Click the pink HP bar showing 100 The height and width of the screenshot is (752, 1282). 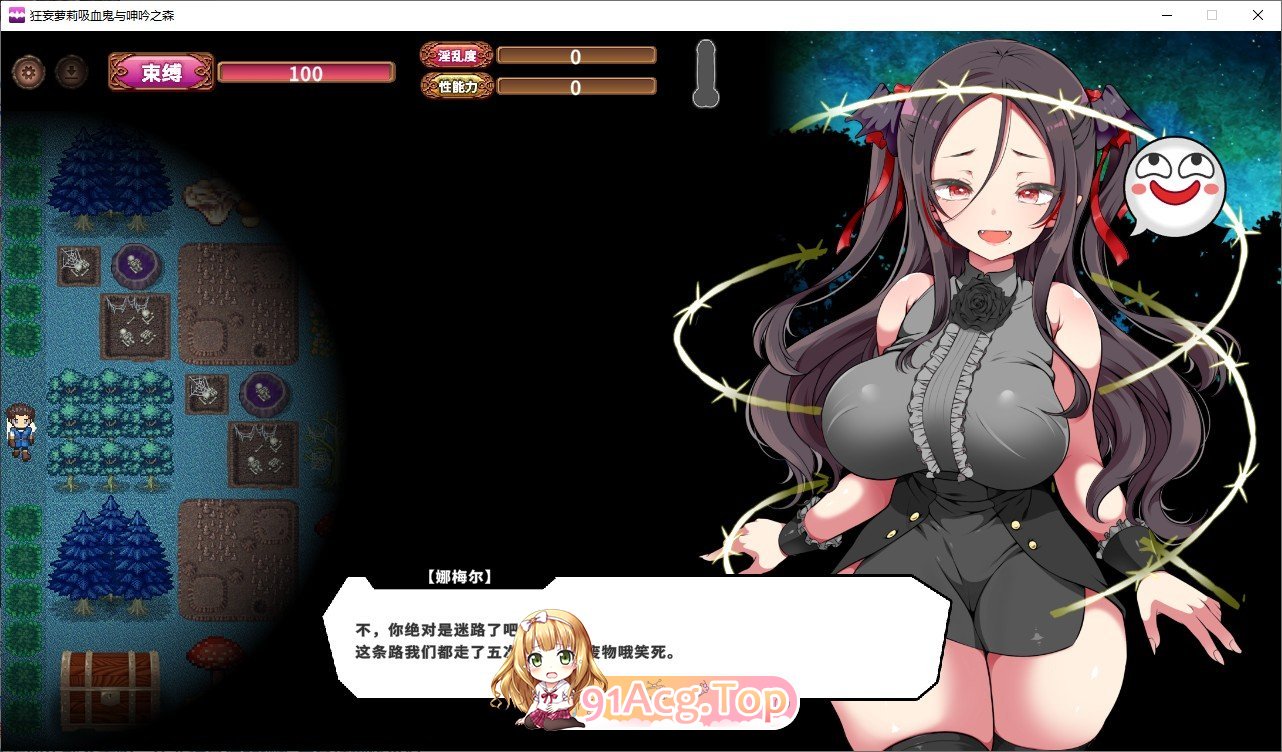[306, 72]
